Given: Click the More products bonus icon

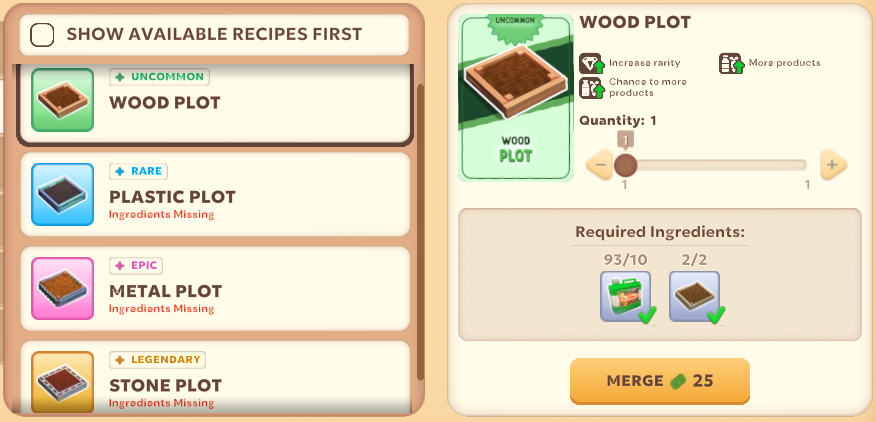Looking at the screenshot, I should [731, 63].
